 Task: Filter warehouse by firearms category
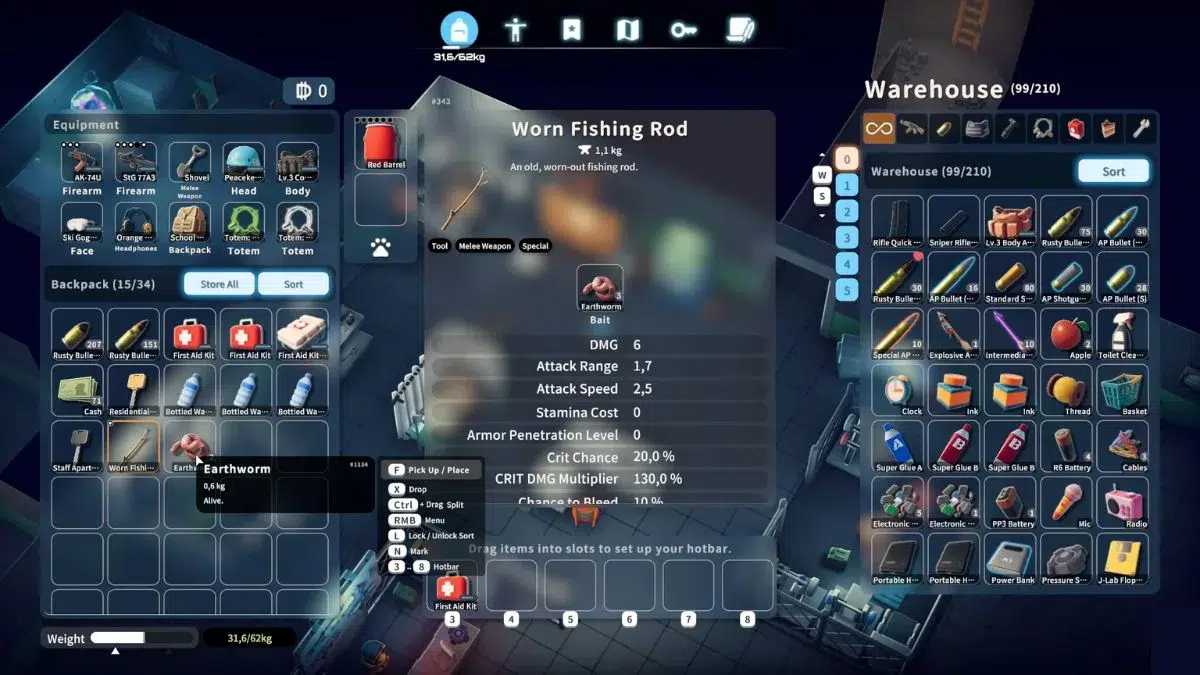coord(912,128)
